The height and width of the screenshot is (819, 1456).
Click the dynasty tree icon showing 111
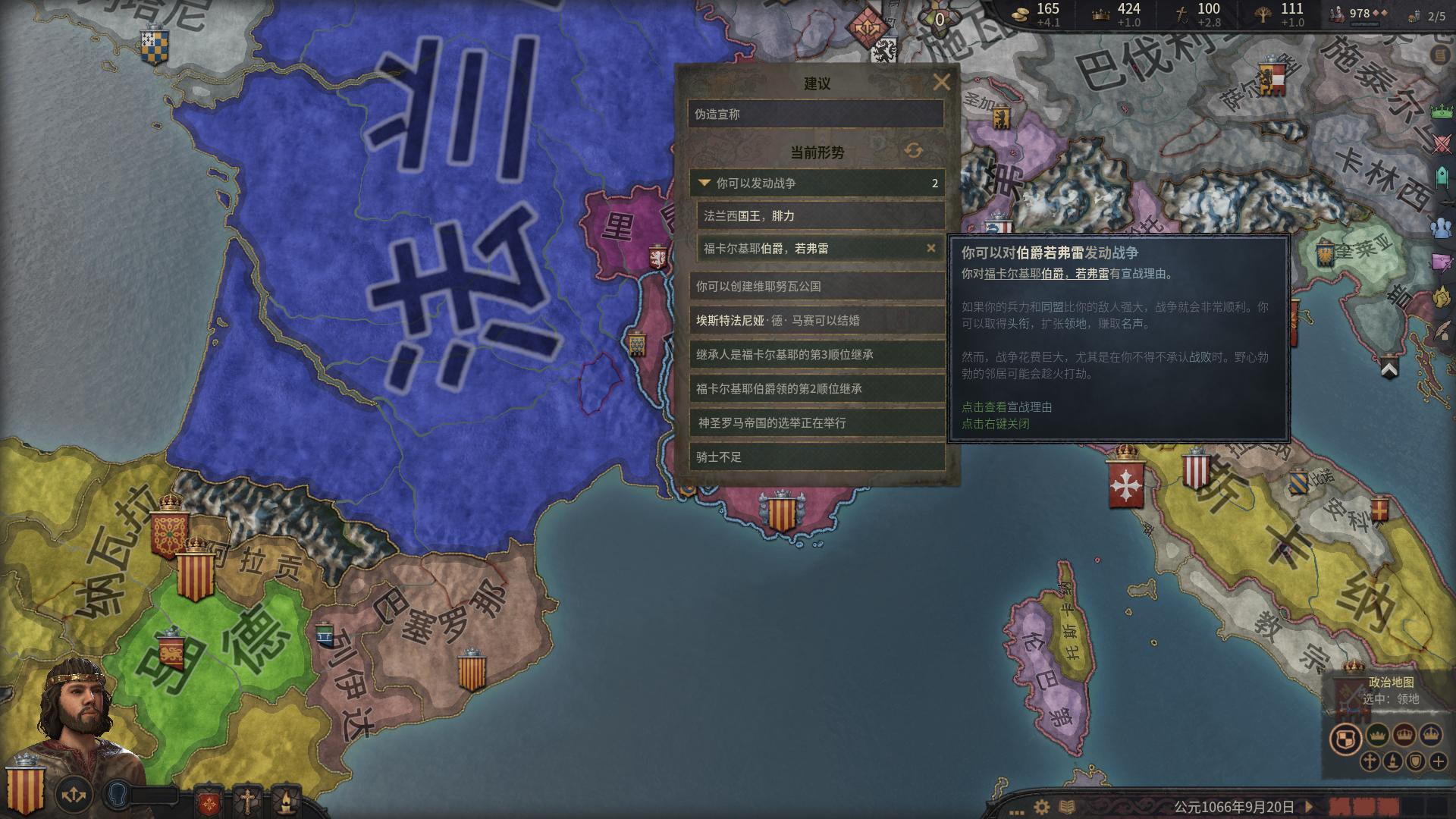pyautogui.click(x=1262, y=14)
